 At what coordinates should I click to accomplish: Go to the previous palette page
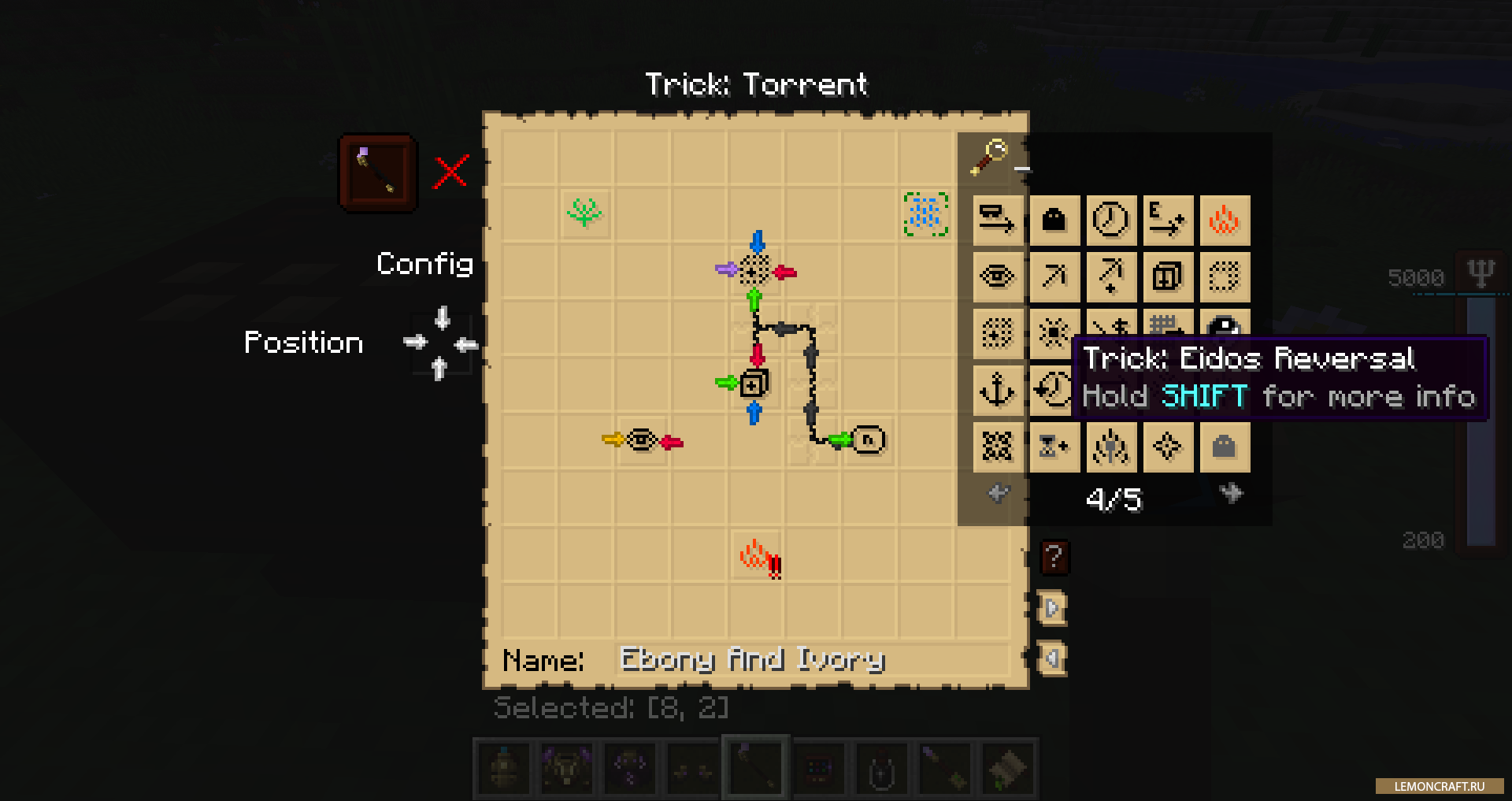click(998, 494)
